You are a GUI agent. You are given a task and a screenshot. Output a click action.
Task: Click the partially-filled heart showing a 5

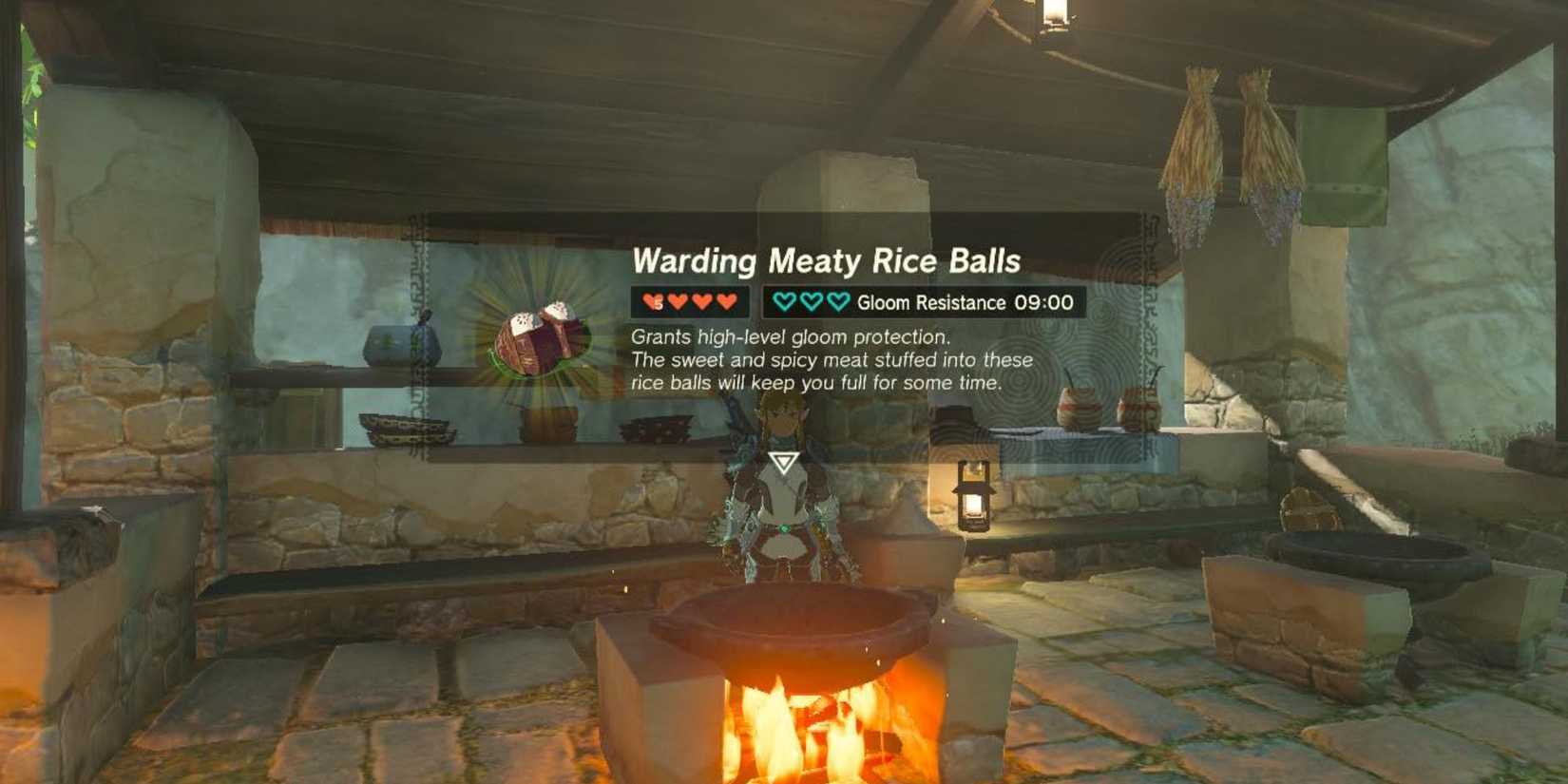point(652,302)
